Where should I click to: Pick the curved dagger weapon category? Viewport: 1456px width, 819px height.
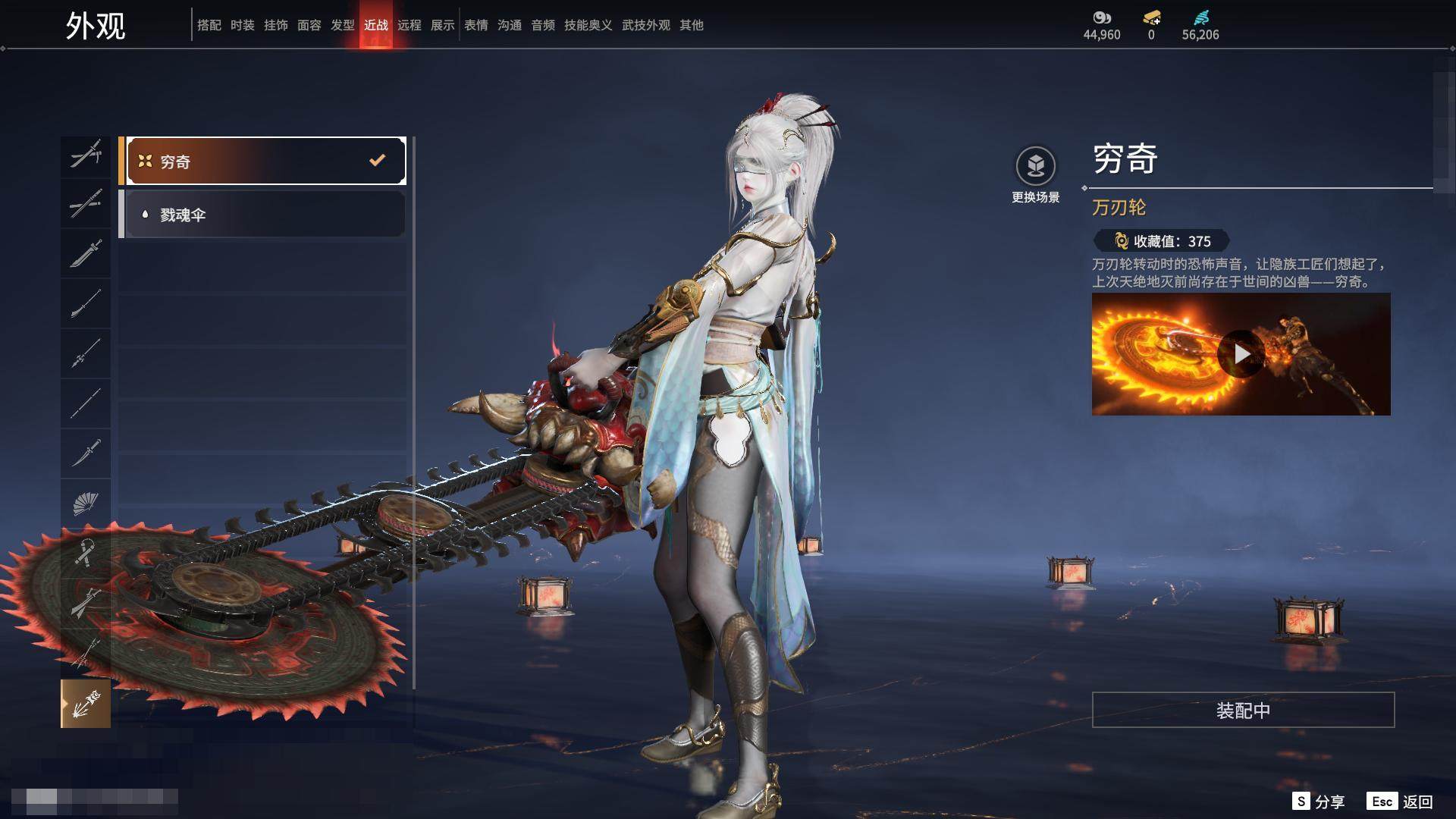coord(85,453)
